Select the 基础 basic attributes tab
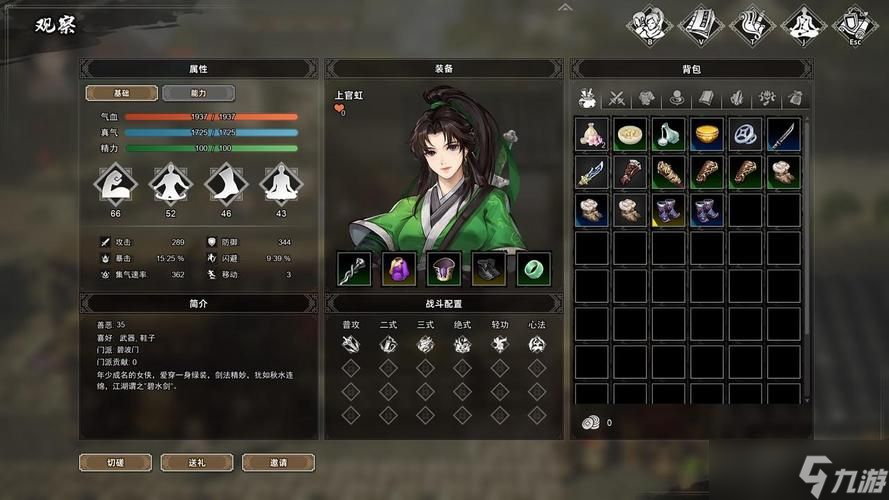The width and height of the screenshot is (889, 500). [121, 93]
